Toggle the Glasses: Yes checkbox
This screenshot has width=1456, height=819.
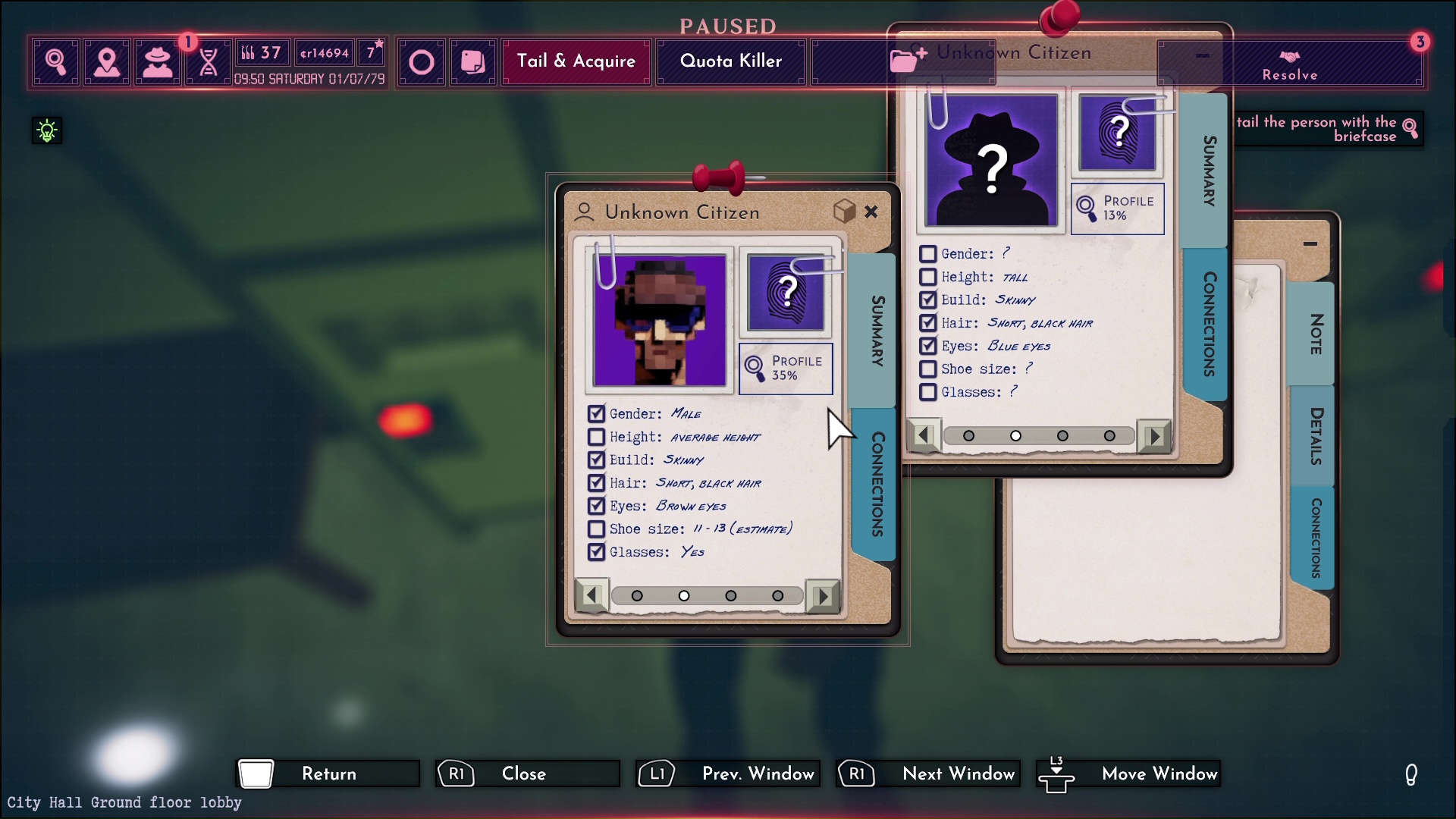596,552
